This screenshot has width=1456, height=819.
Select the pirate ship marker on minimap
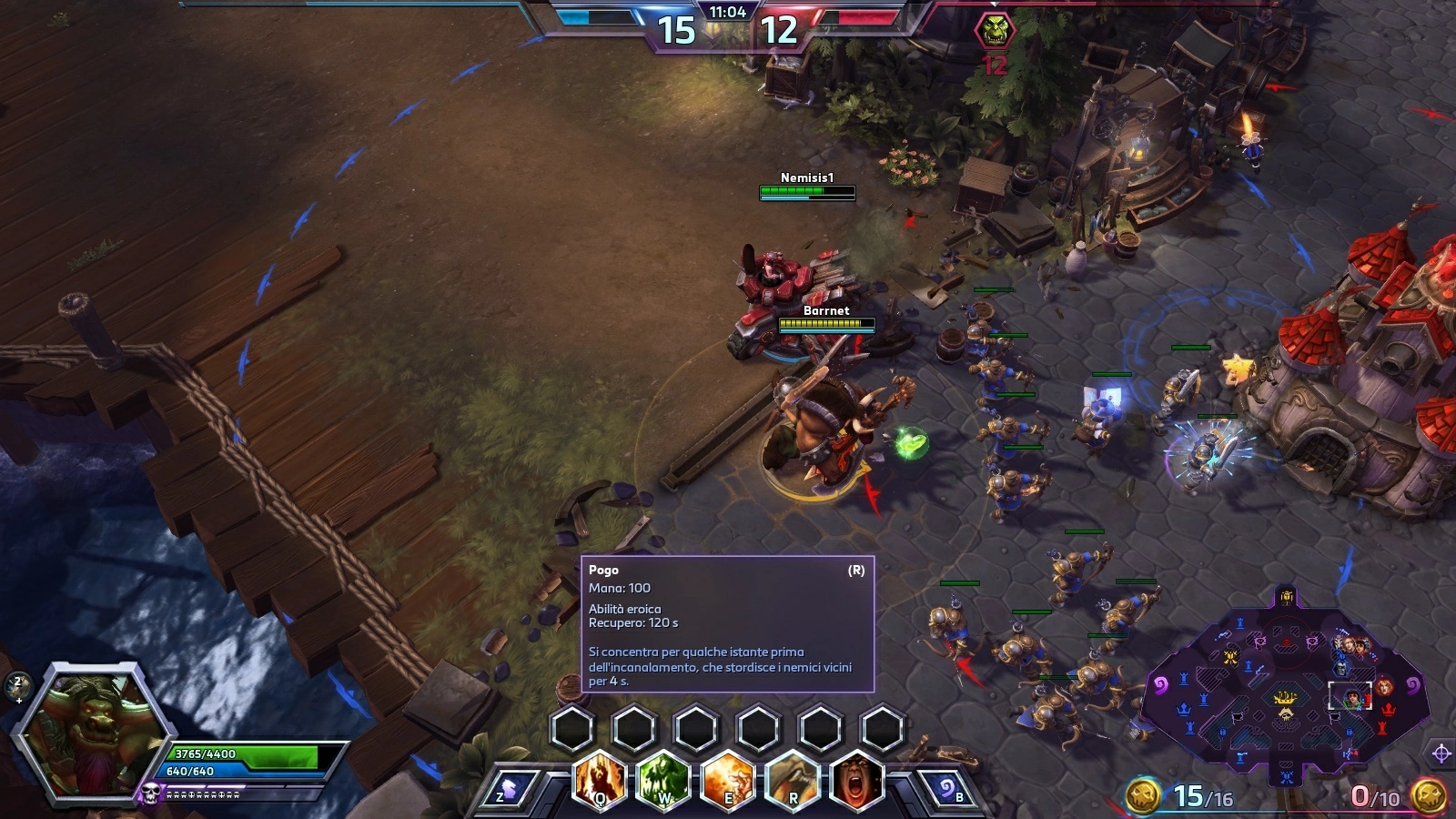click(1285, 699)
